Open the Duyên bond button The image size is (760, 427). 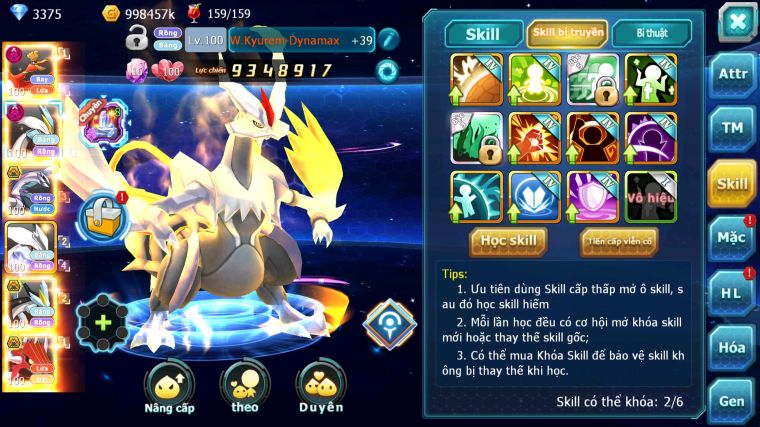tap(320, 387)
